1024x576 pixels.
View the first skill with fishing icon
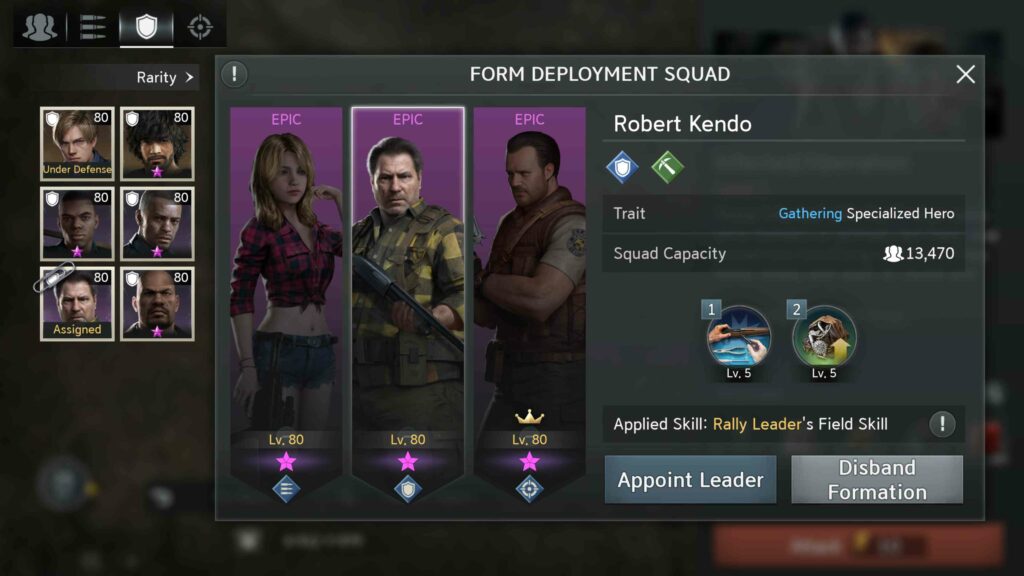[739, 338]
